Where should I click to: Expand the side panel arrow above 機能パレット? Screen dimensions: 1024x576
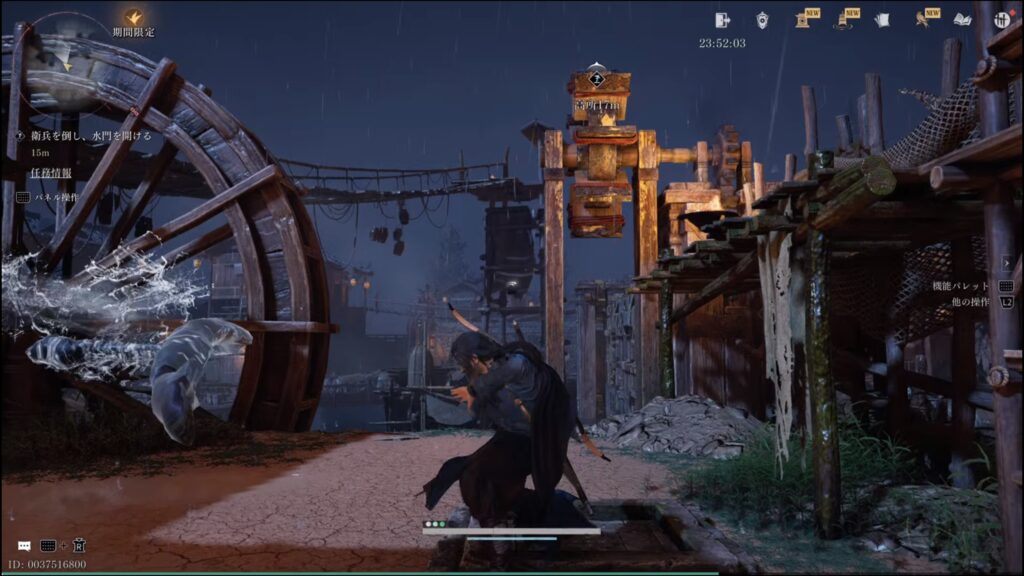pyautogui.click(x=1006, y=262)
